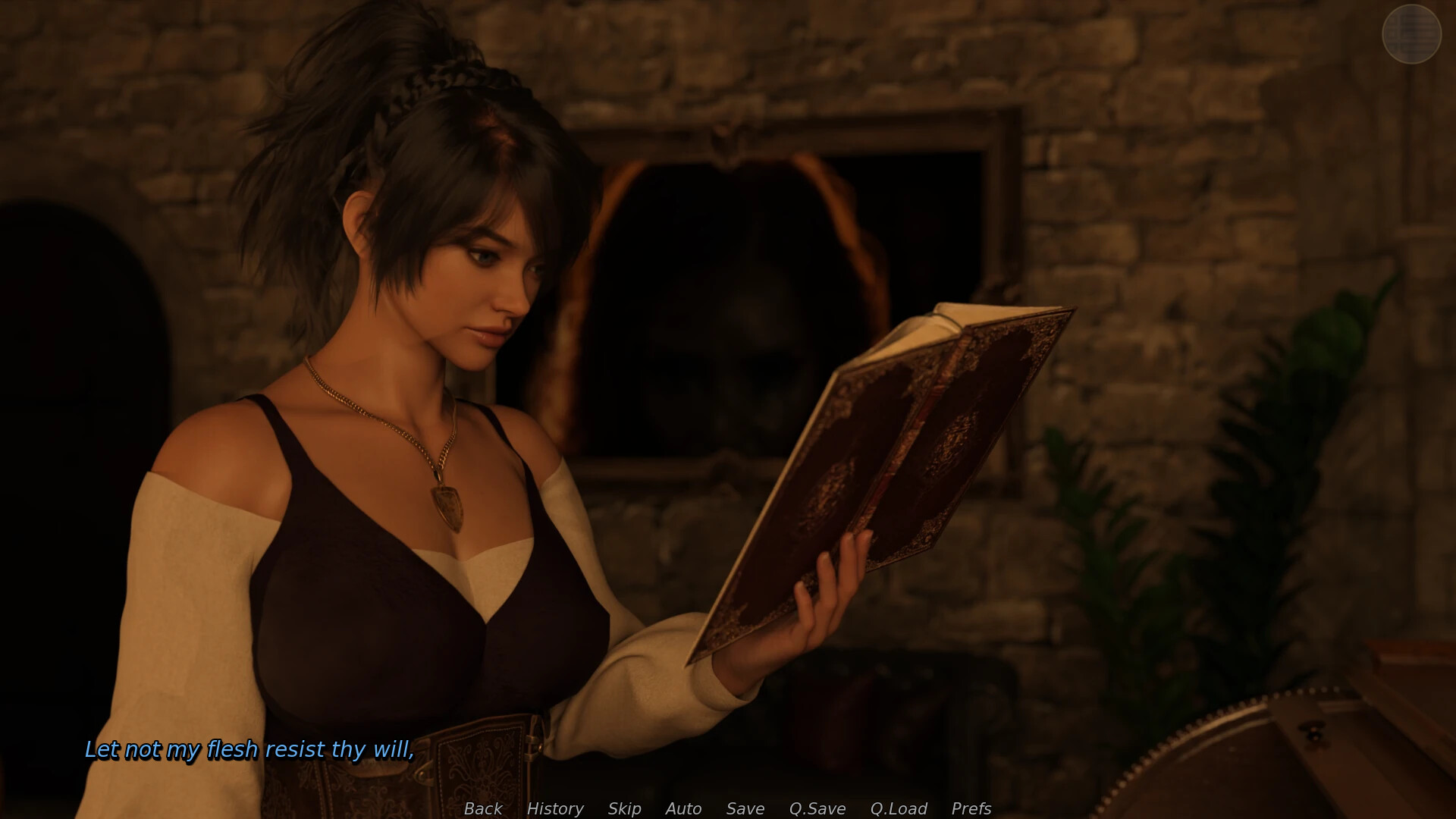
Task: Click History to review past dialogue
Action: pyautogui.click(x=555, y=808)
